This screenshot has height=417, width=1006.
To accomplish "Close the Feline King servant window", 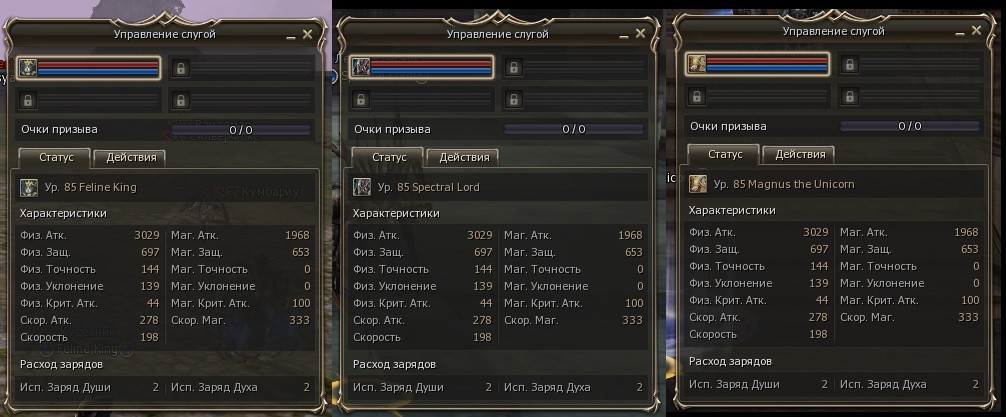I will click(307, 34).
